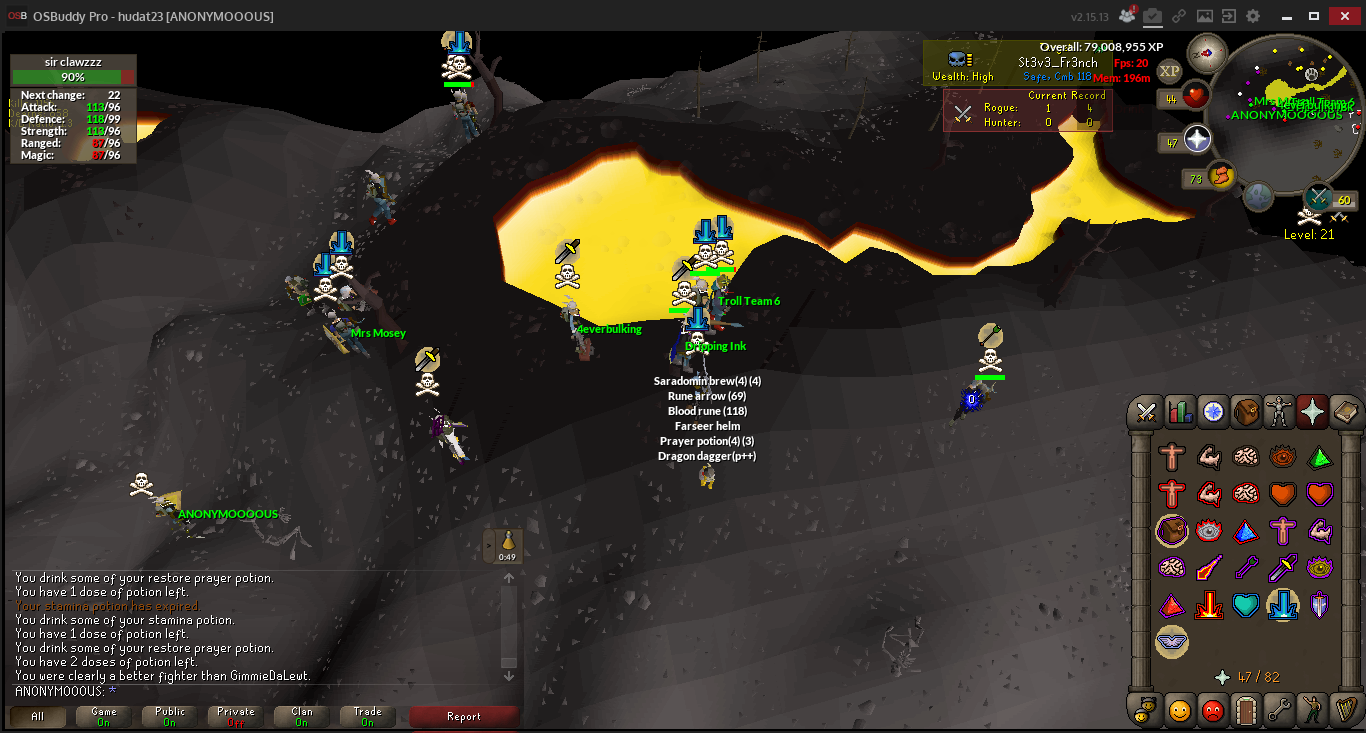
Task: Toggle the Private chat filter
Action: pos(236,717)
